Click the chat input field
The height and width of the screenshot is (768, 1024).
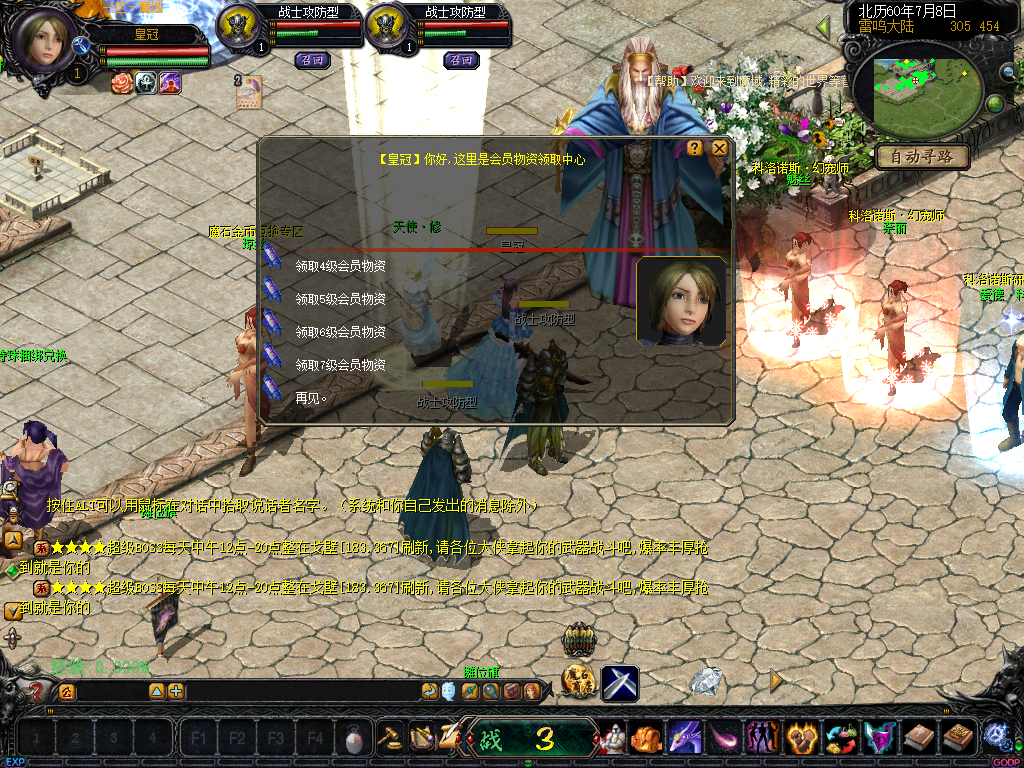pos(250,691)
